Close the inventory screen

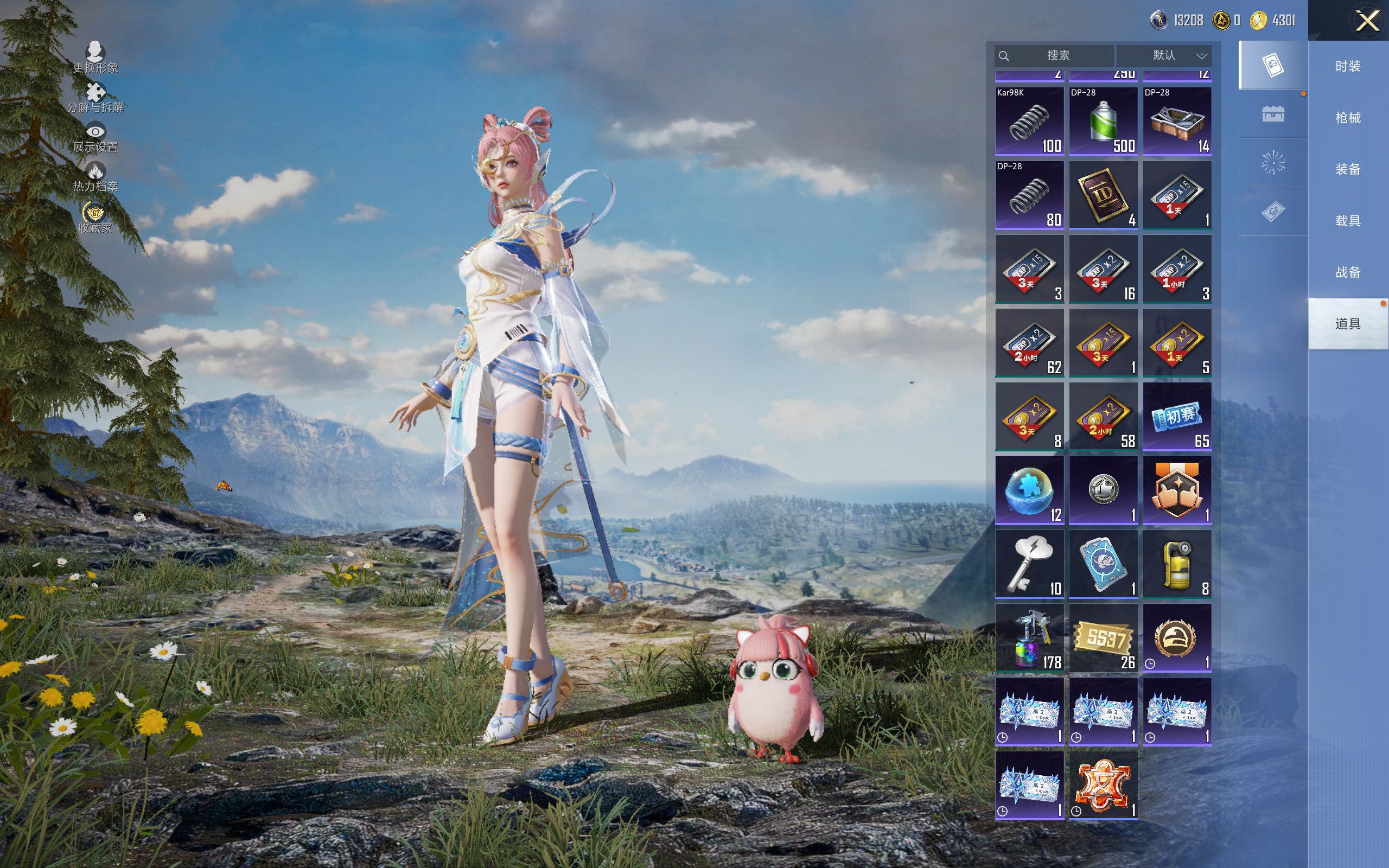[x=1367, y=21]
